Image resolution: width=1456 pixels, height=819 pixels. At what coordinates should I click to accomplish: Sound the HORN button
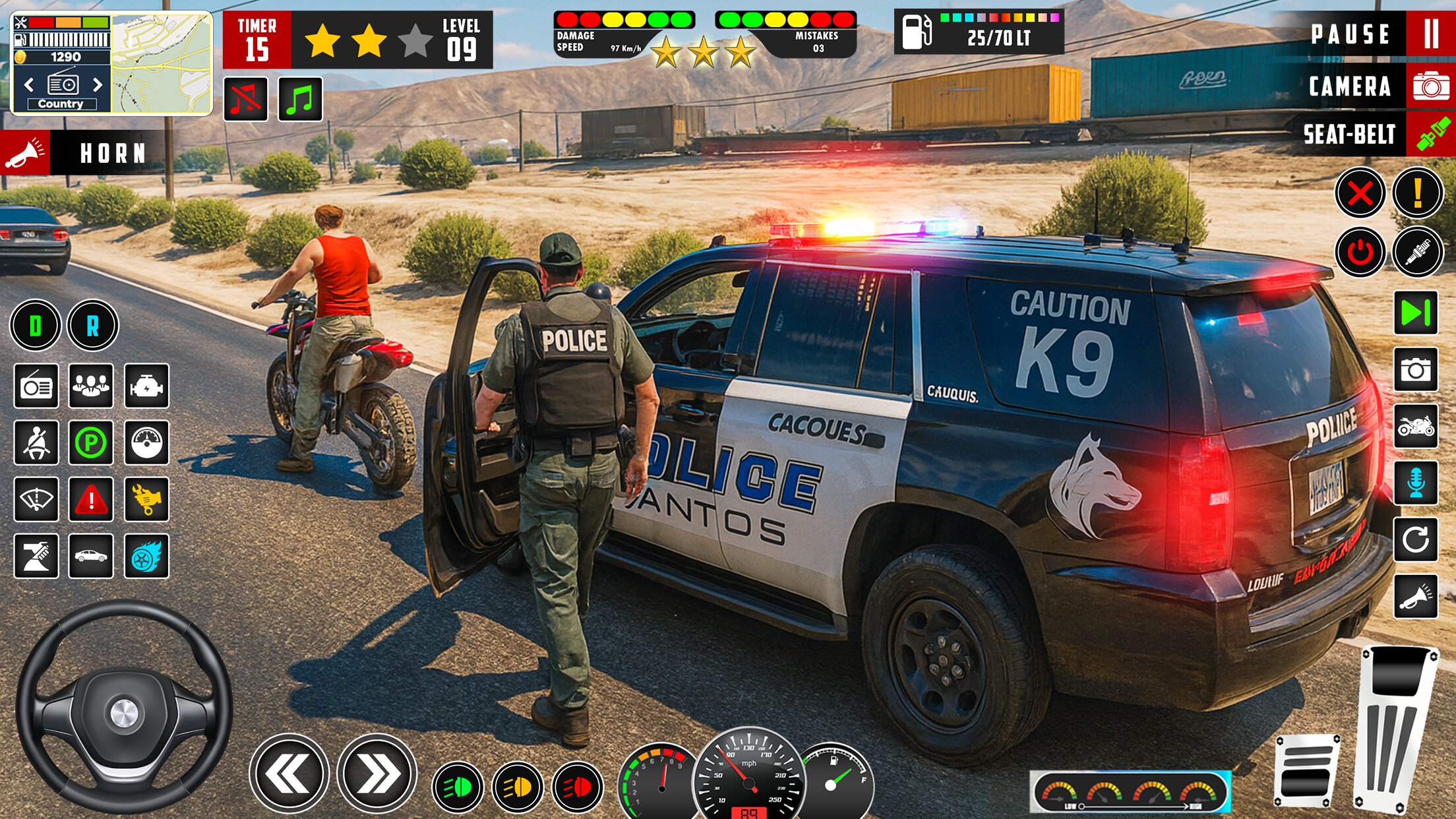25,153
